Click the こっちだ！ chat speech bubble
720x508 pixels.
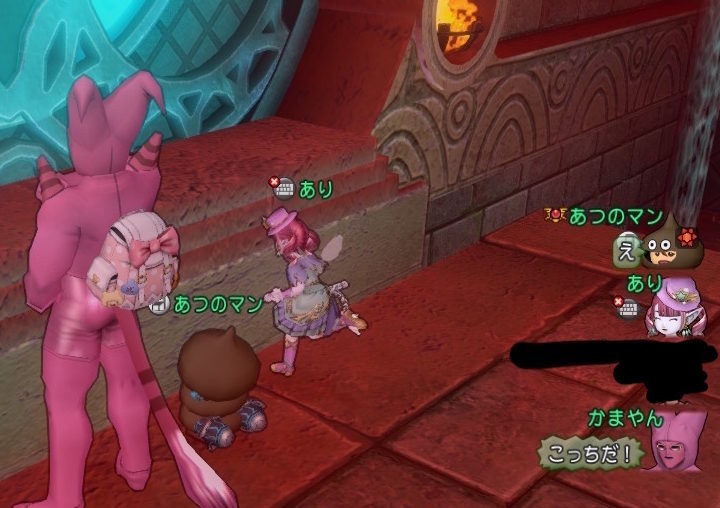click(590, 453)
